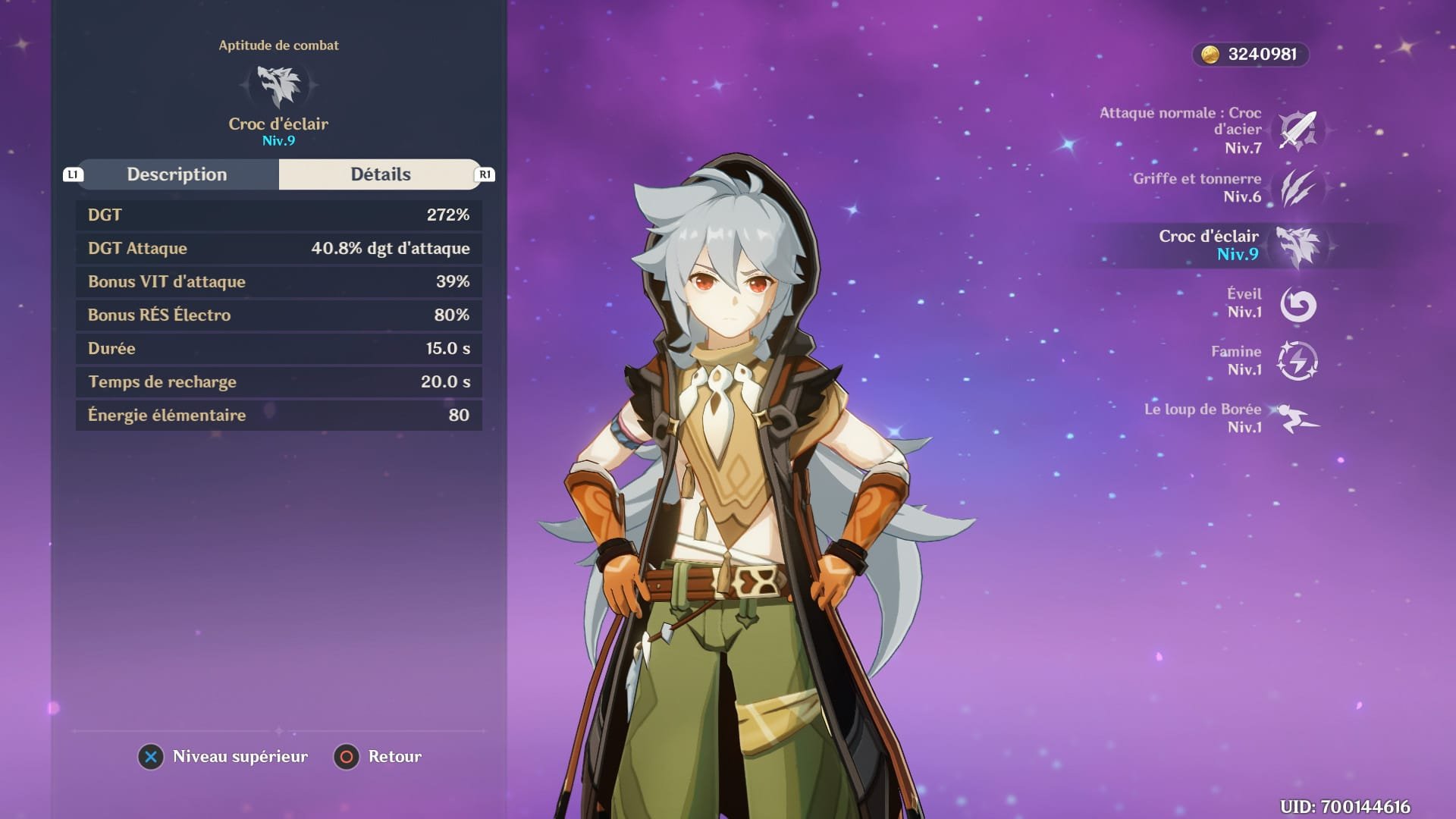Show the Famine passive talent
The height and width of the screenshot is (819, 1456).
click(x=1298, y=361)
